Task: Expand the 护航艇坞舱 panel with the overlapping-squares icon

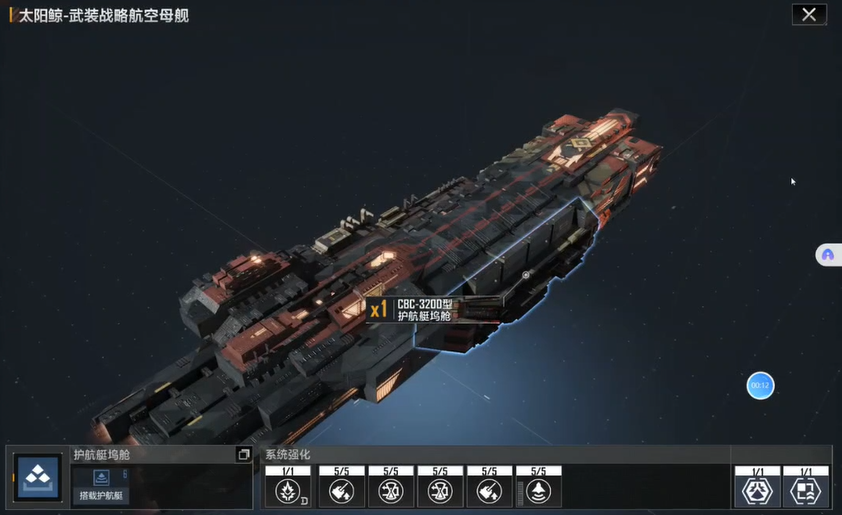Action: [243, 455]
